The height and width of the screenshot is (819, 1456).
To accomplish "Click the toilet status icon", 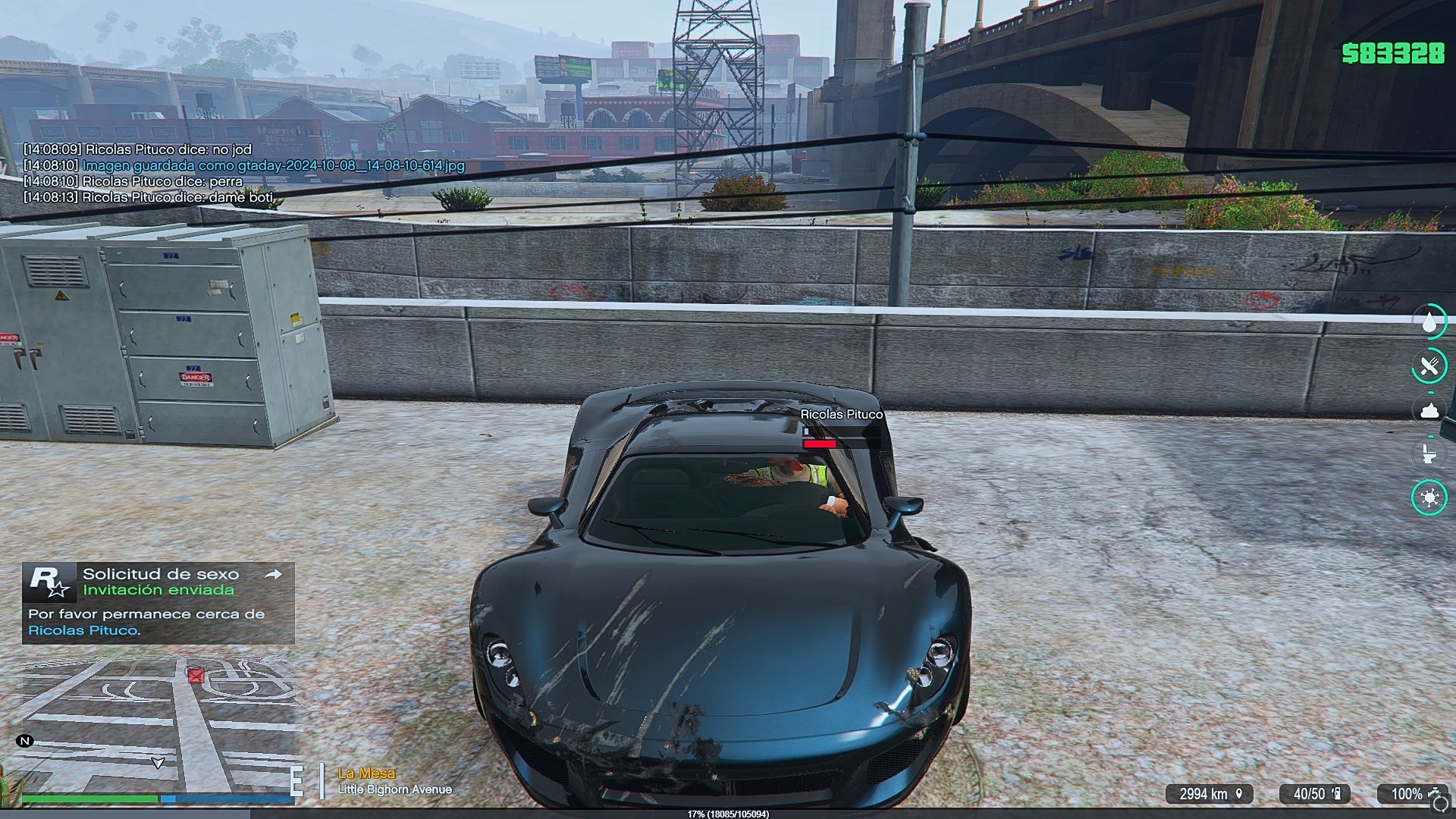I will point(1429,454).
